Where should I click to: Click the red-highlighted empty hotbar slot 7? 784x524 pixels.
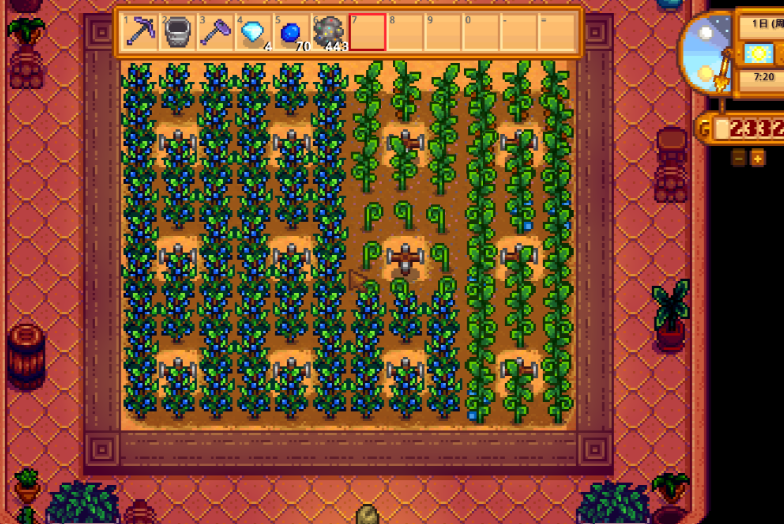pyautogui.click(x=367, y=32)
